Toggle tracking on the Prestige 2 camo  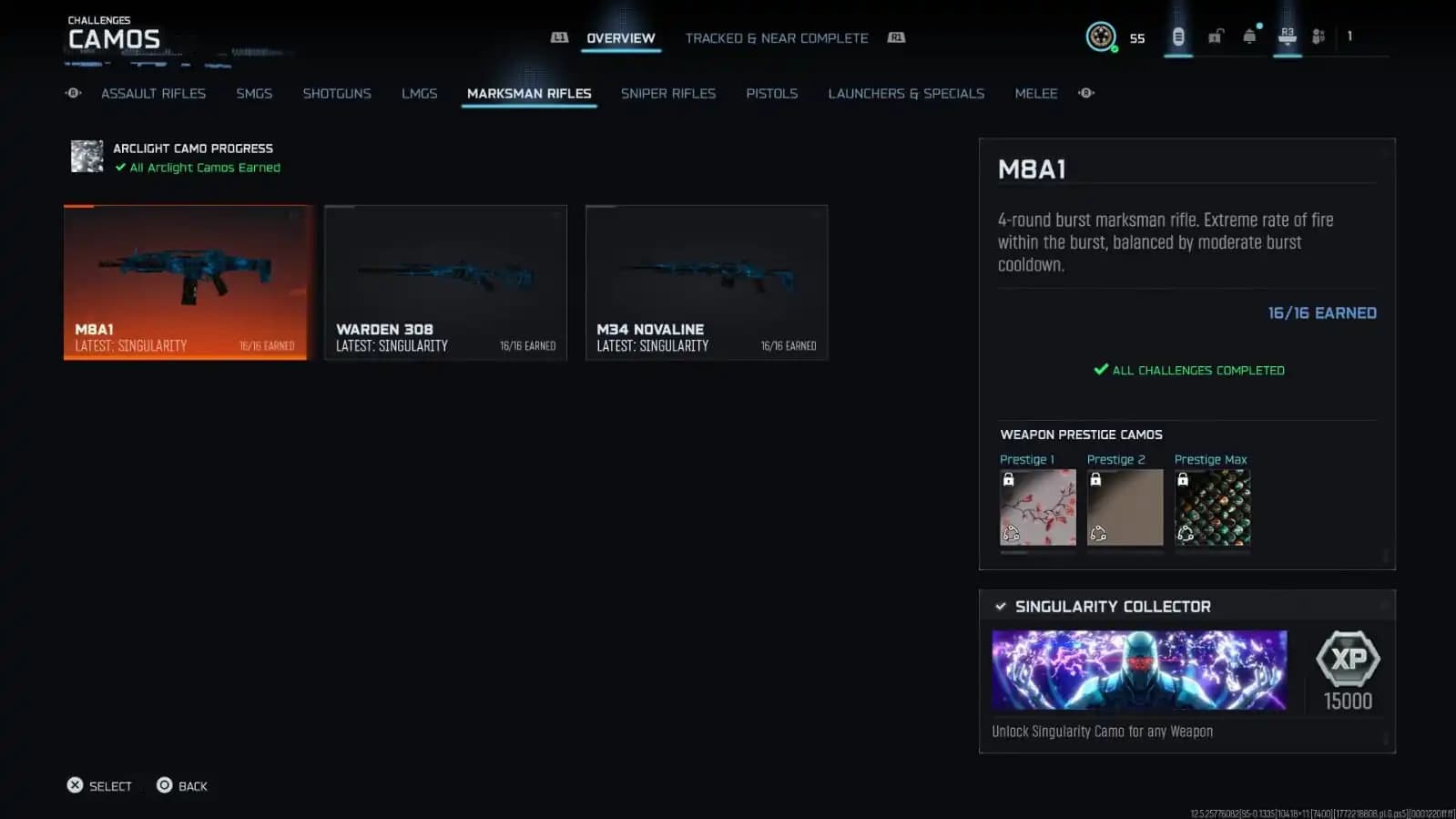click(1099, 533)
